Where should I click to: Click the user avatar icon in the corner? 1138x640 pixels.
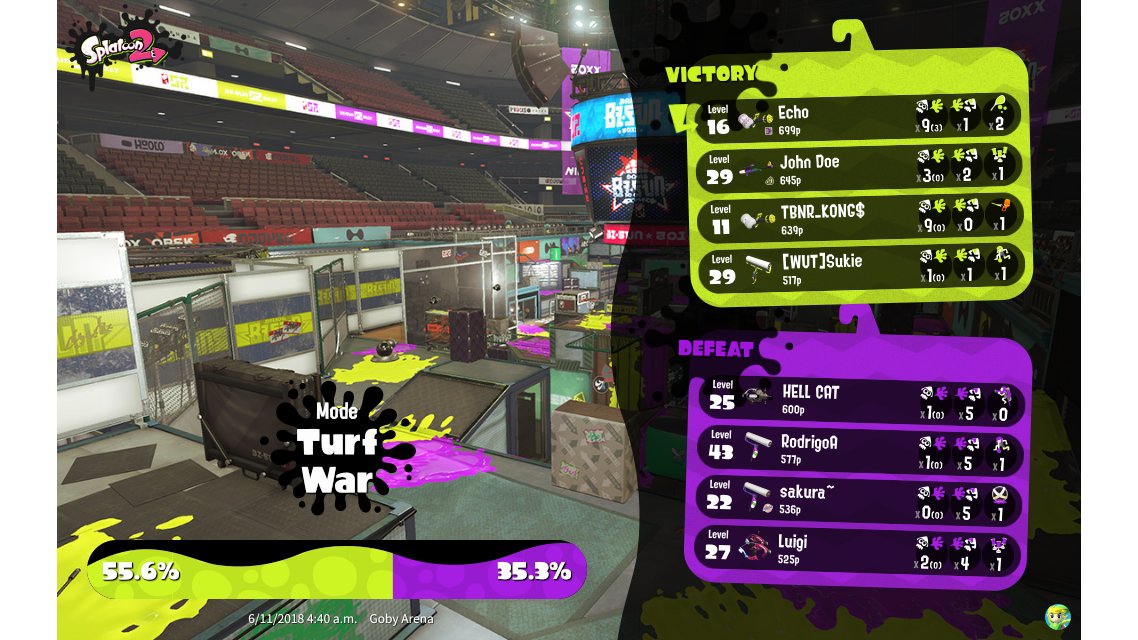click(1057, 616)
